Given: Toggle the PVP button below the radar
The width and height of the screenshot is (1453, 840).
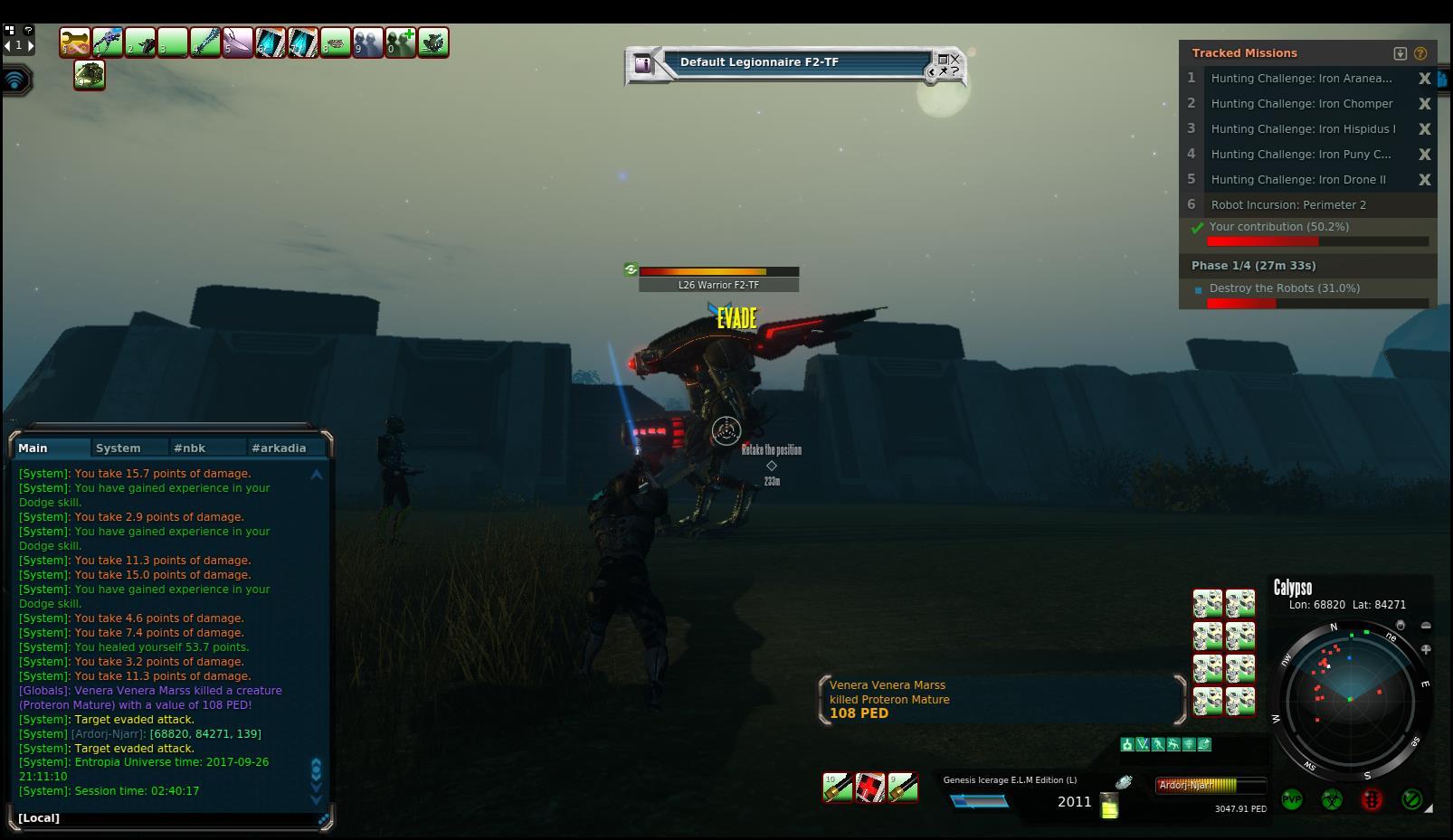Looking at the screenshot, I should point(1291,799).
